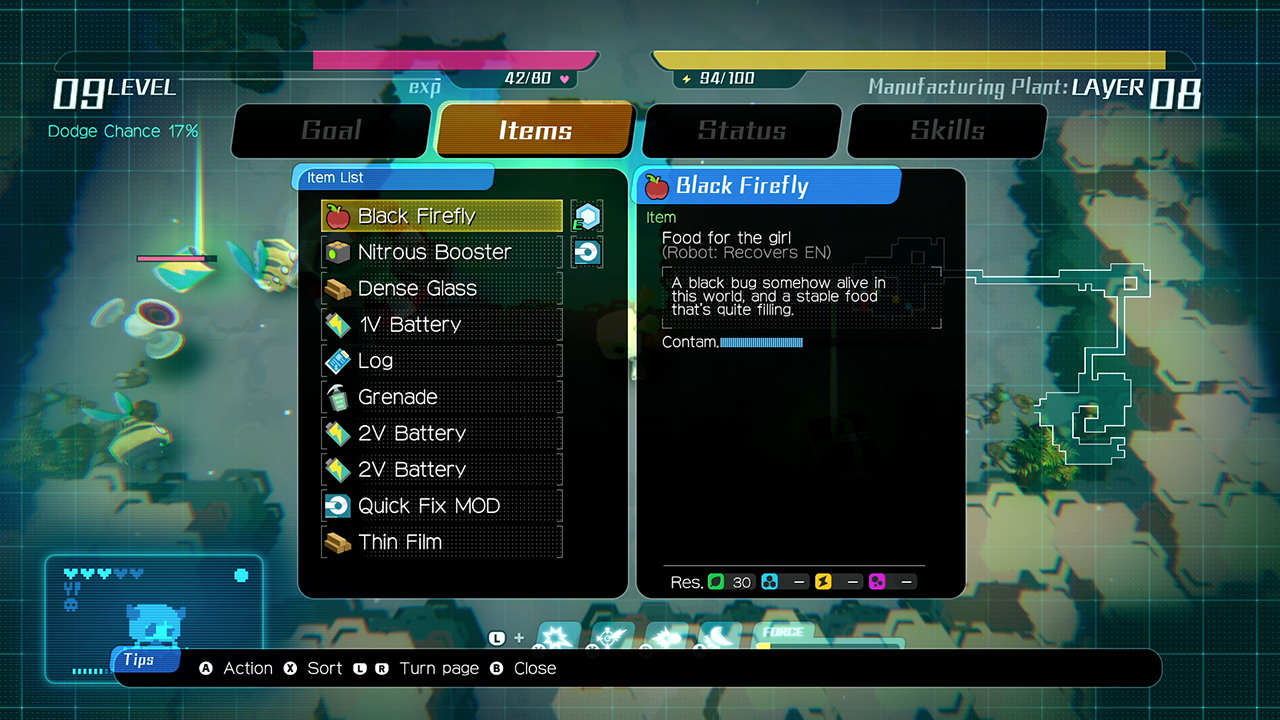1280x720 pixels.
Task: Open the Skills tab
Action: coord(947,131)
